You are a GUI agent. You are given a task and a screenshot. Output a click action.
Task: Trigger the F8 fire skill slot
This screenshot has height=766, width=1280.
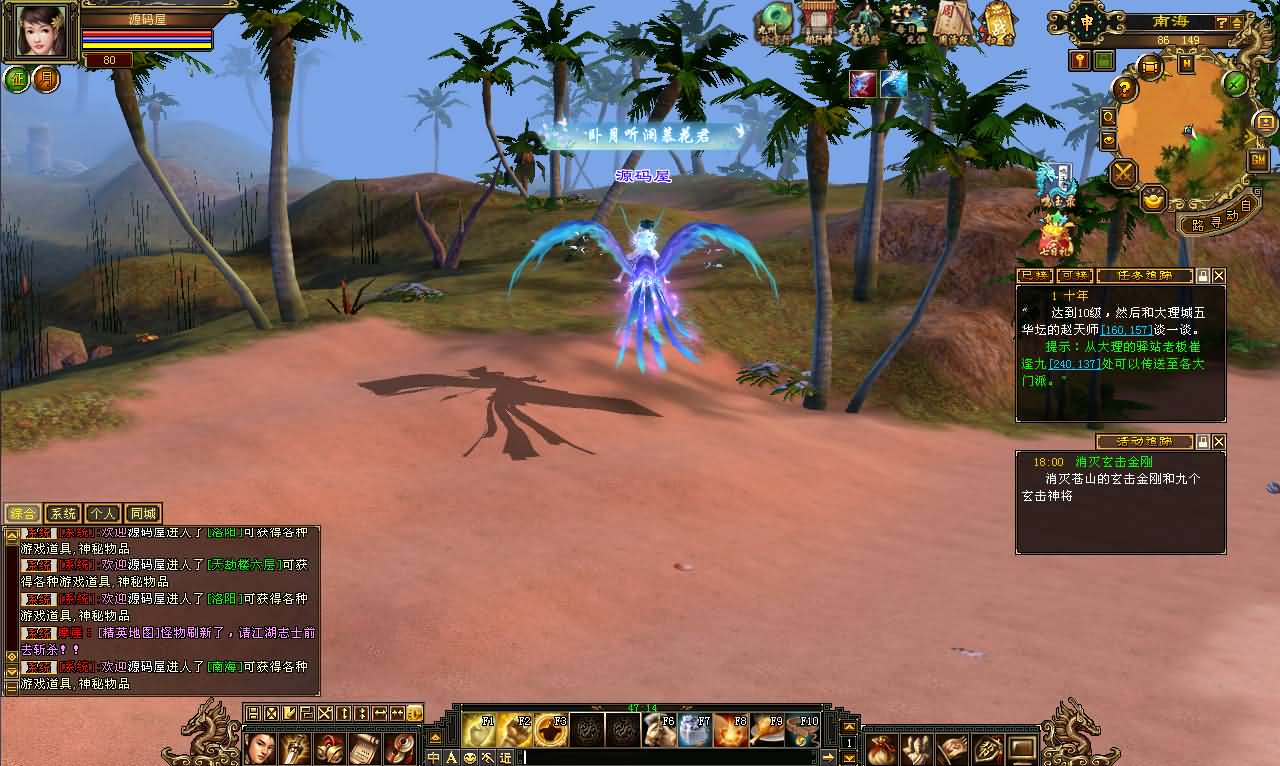730,729
